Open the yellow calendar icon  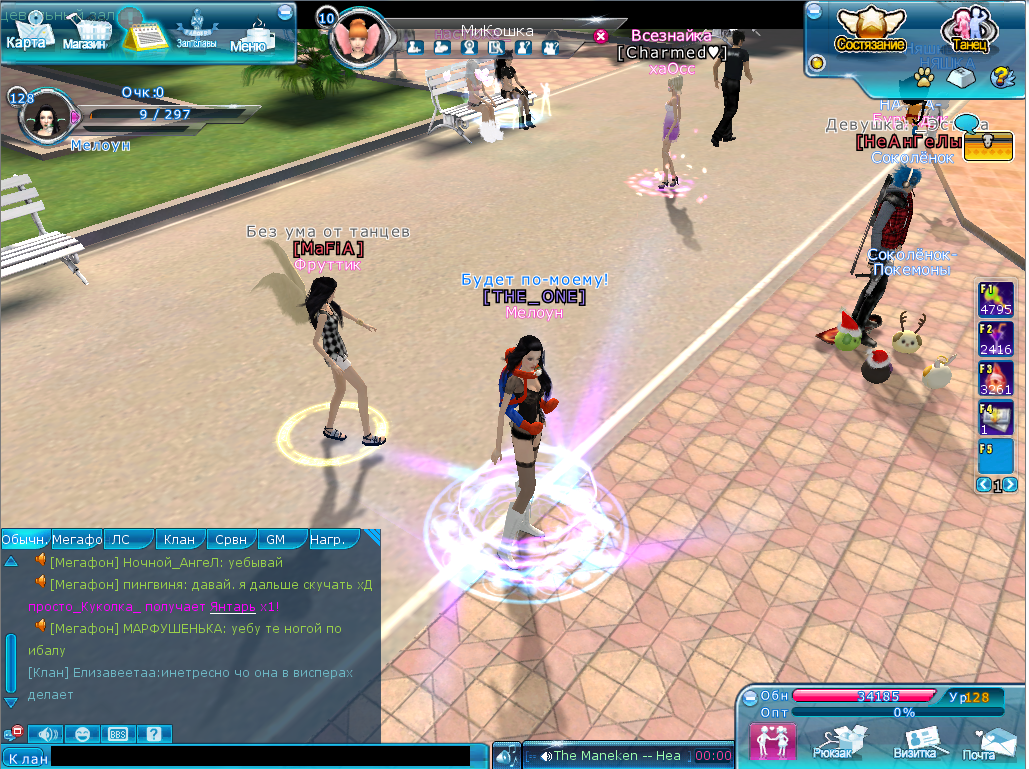144,34
